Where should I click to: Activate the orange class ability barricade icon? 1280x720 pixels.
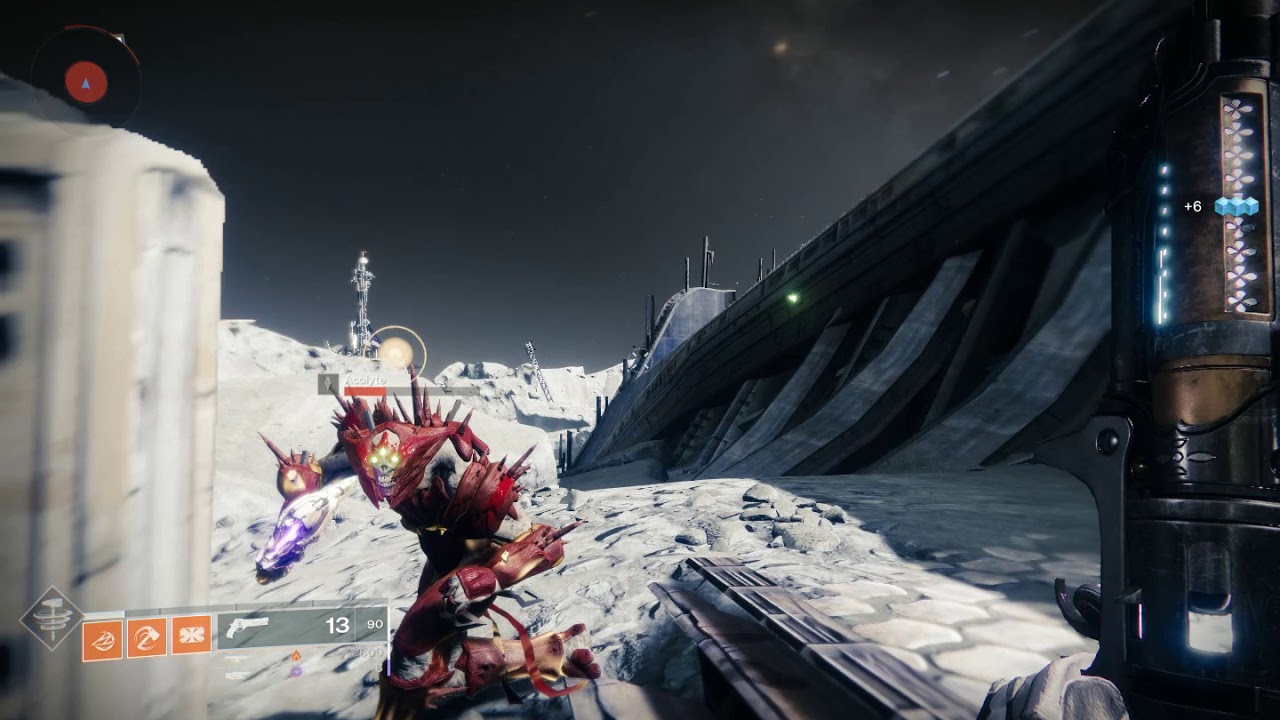pyautogui.click(x=191, y=635)
